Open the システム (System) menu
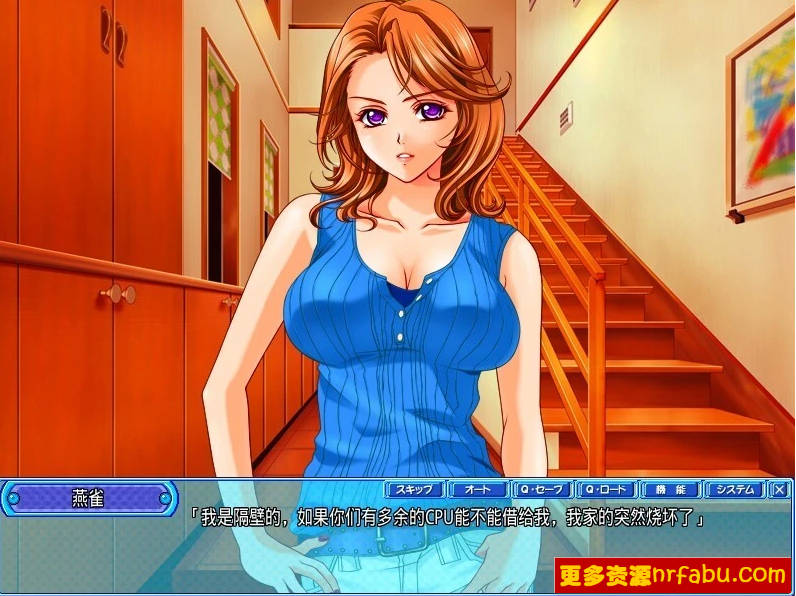The image size is (796, 596). tap(735, 490)
